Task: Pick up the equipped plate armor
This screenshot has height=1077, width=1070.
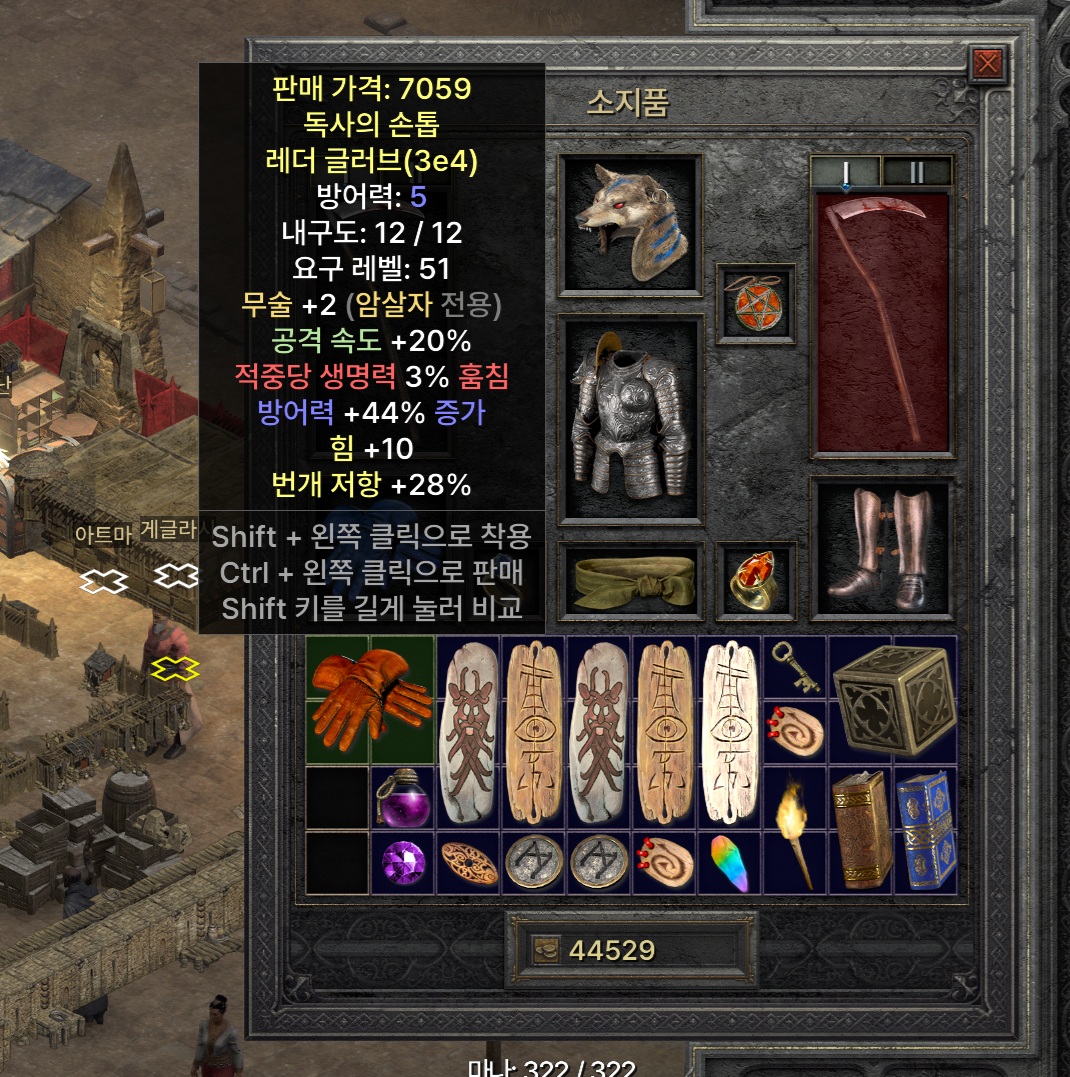Action: (630, 418)
